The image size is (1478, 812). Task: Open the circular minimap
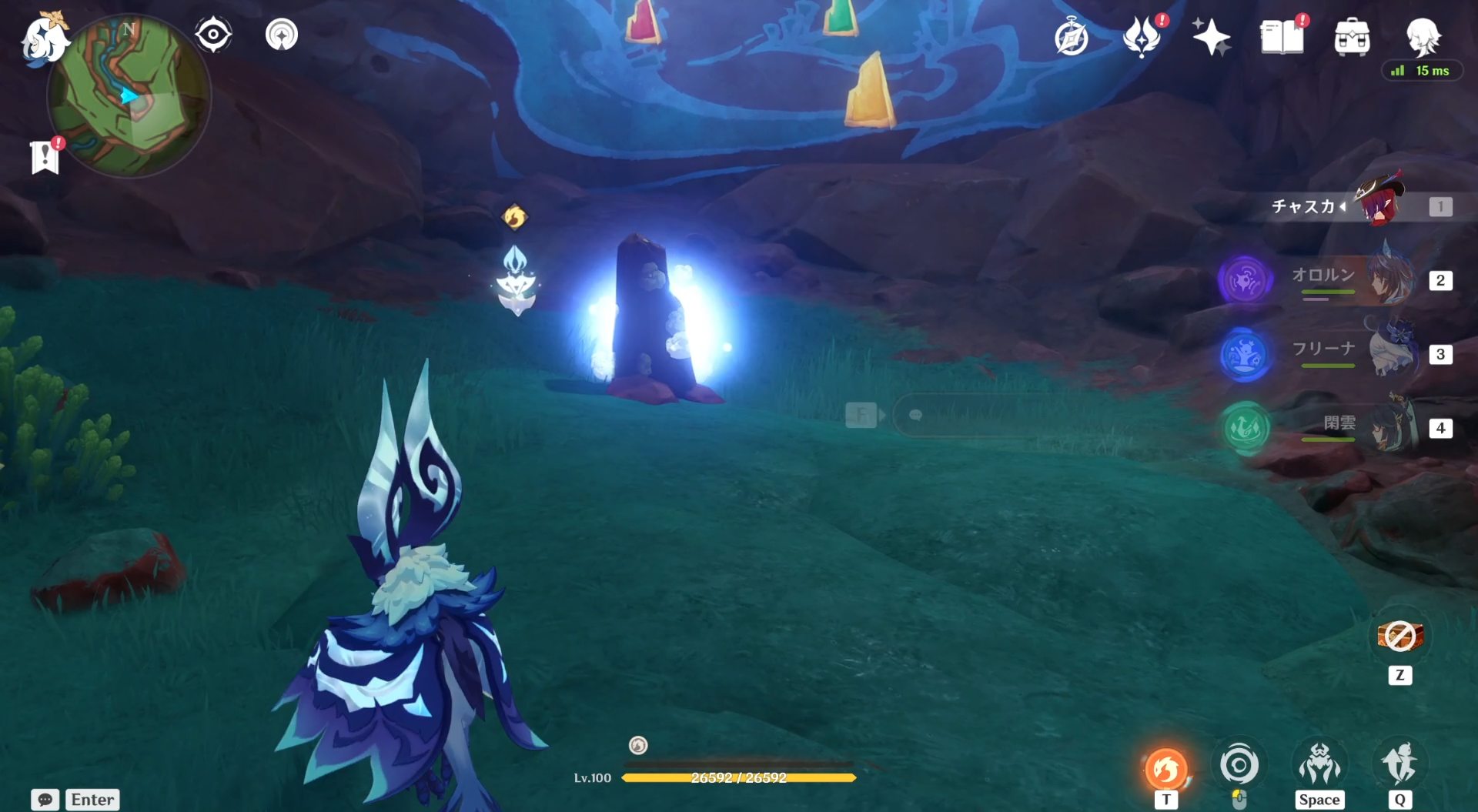click(129, 96)
